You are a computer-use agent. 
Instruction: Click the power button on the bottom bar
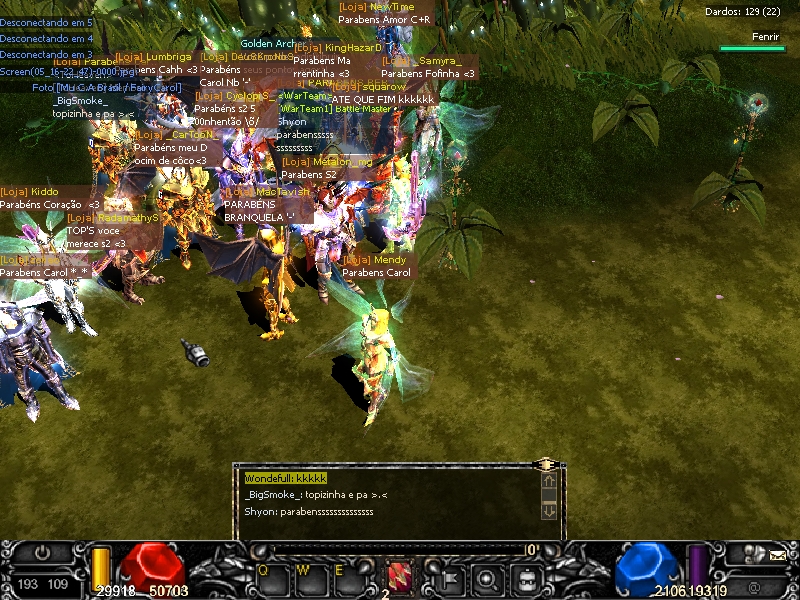coord(43,553)
